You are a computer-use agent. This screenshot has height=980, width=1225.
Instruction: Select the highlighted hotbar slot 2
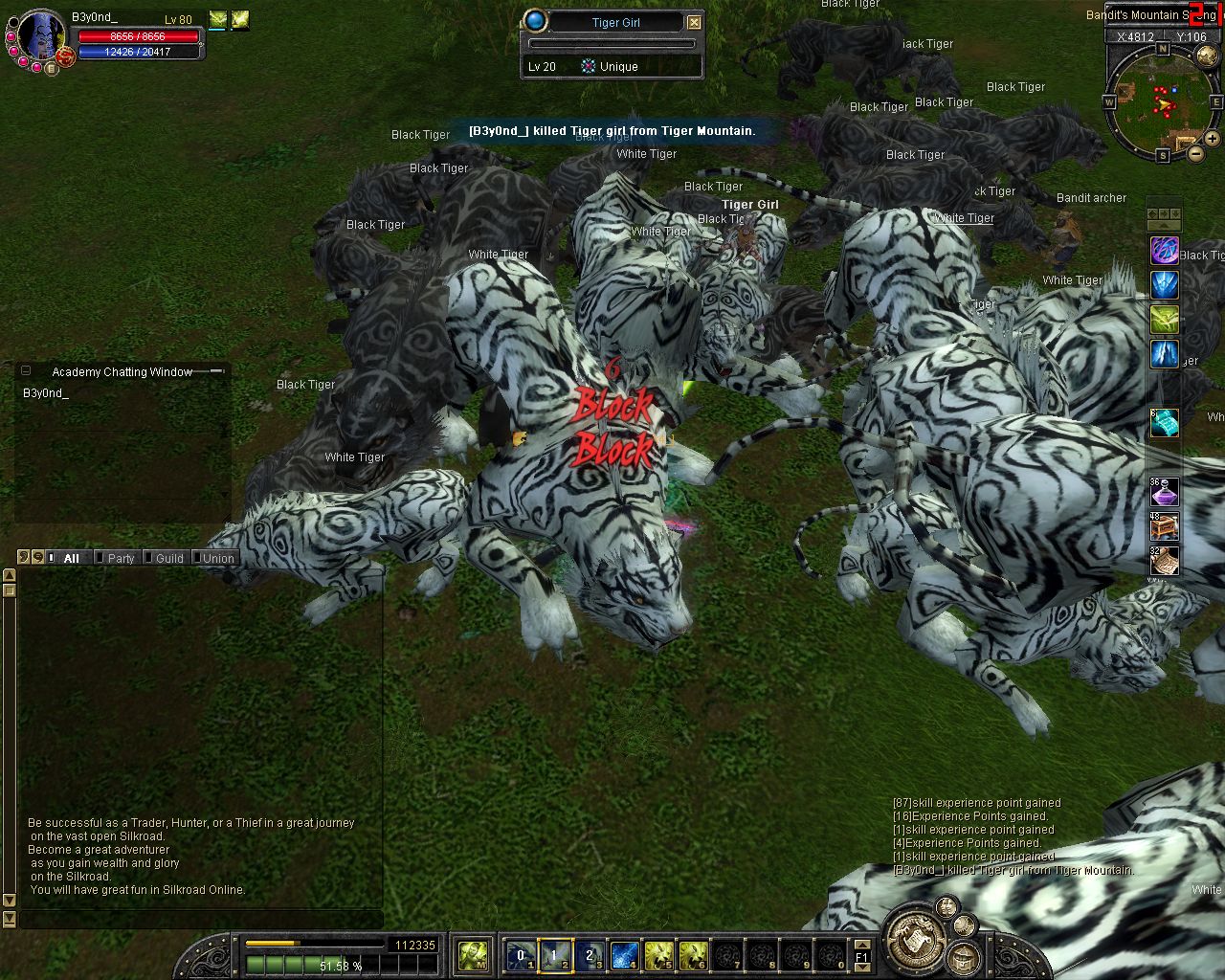coord(555,955)
